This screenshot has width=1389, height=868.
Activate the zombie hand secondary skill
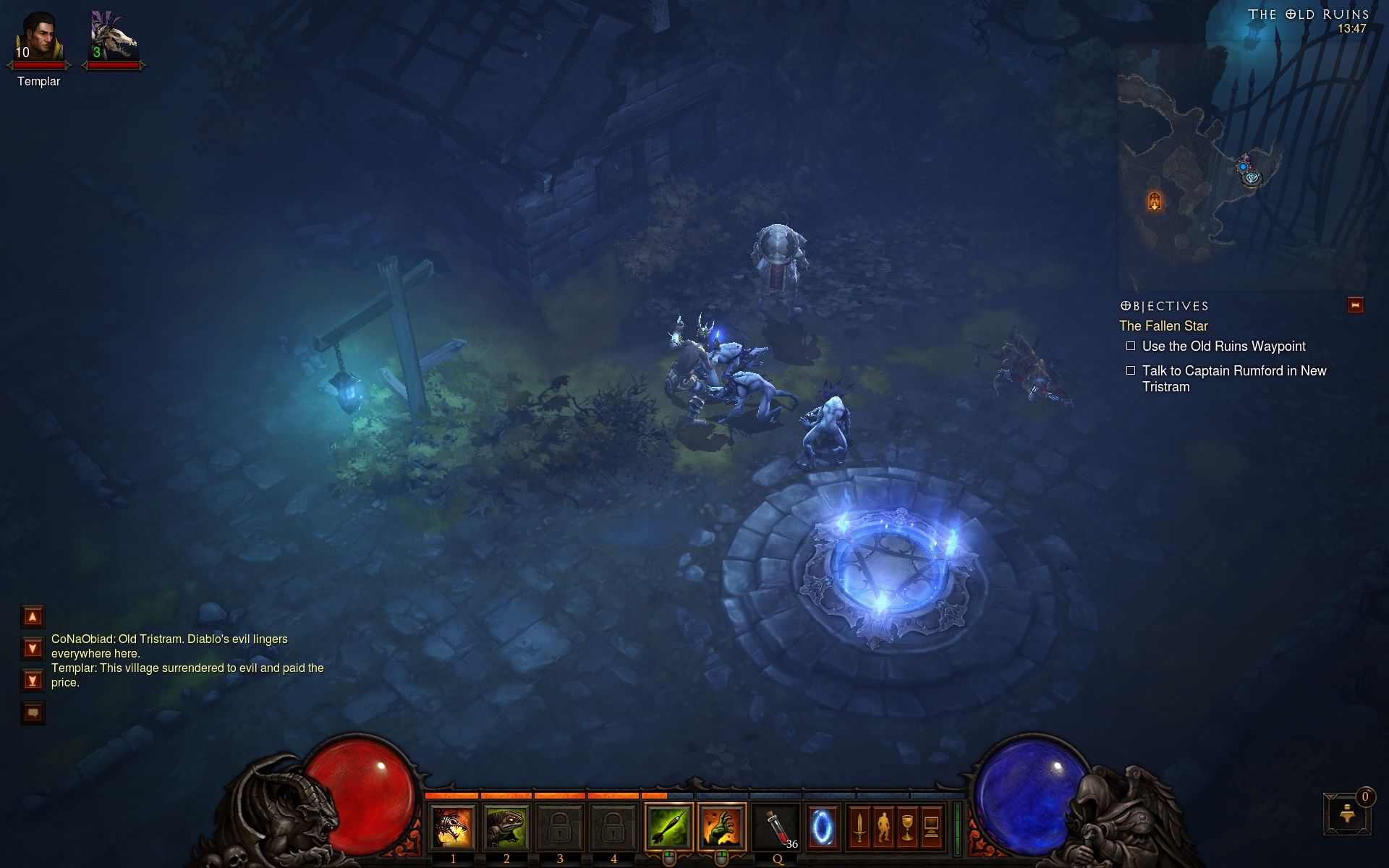click(x=721, y=827)
